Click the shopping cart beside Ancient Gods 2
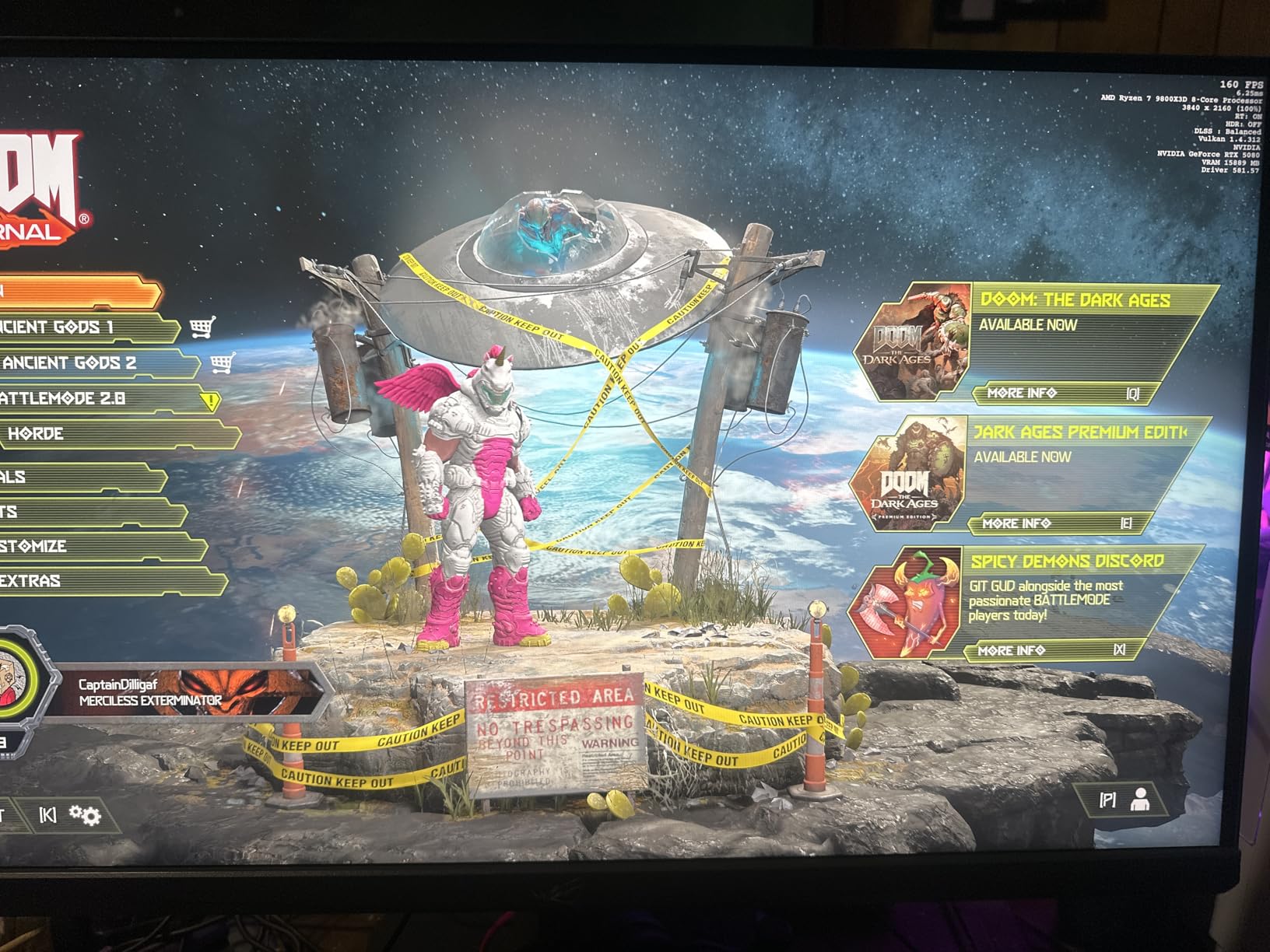This screenshot has width=1270, height=952. [223, 363]
